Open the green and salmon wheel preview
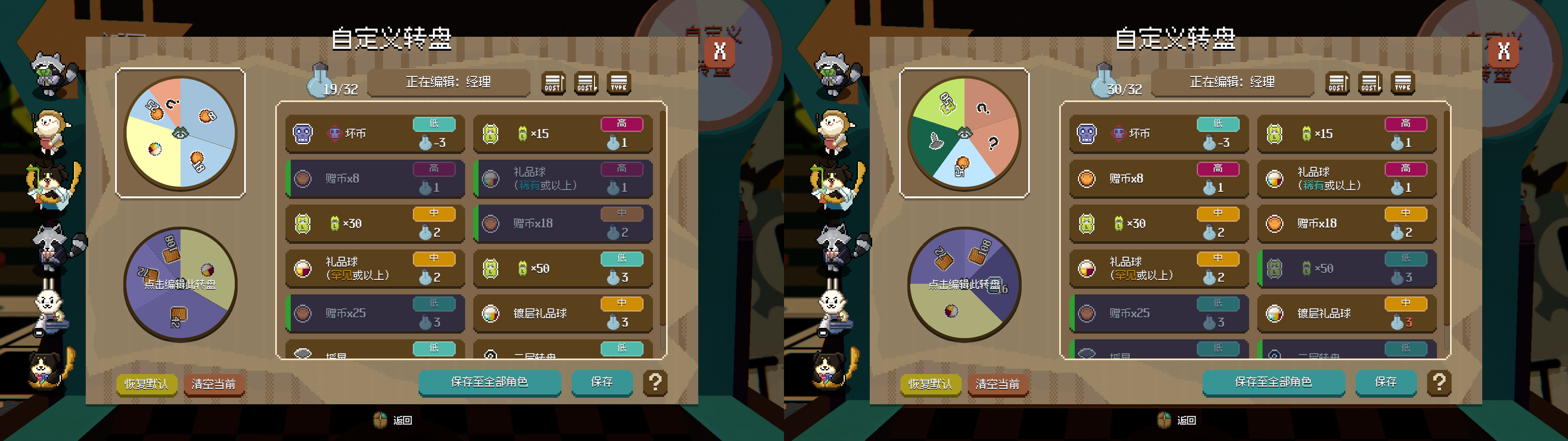This screenshot has height=441, width=1568. tap(964, 133)
